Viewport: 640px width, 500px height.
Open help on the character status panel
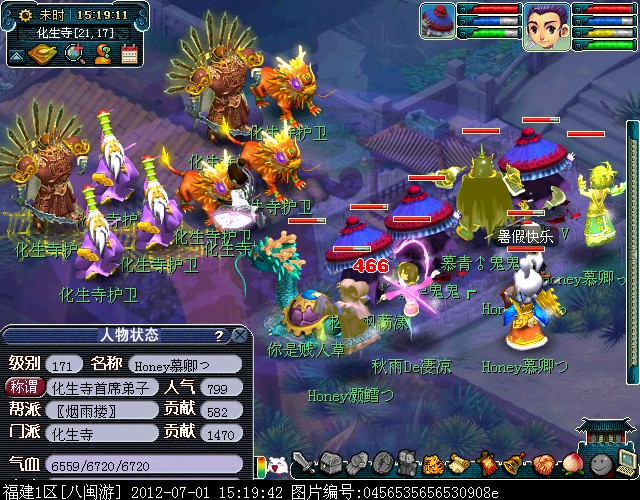[218, 335]
